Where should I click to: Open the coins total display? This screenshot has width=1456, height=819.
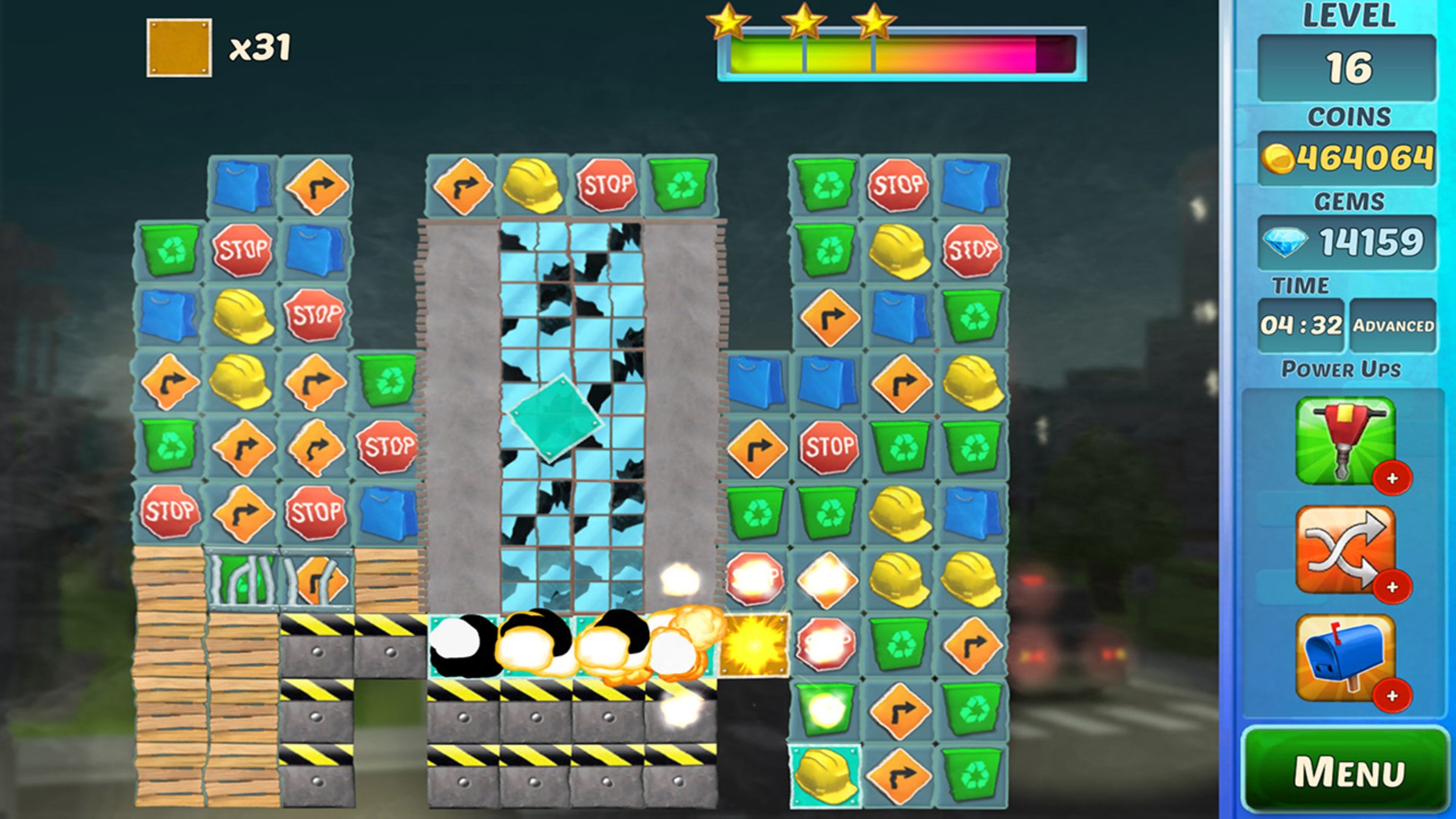[x=1347, y=158]
